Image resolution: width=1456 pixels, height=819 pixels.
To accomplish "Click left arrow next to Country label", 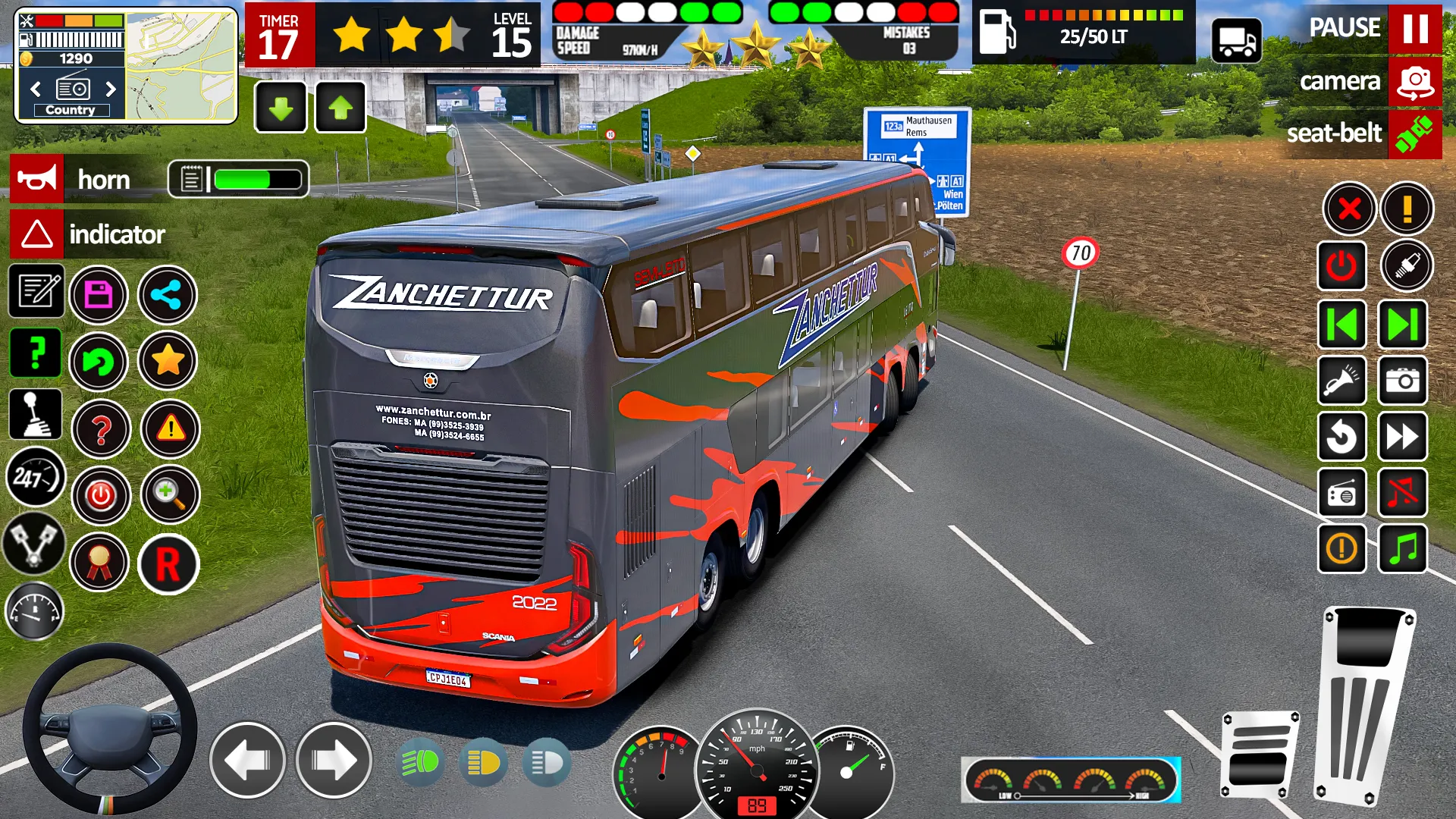I will pyautogui.click(x=34, y=89).
